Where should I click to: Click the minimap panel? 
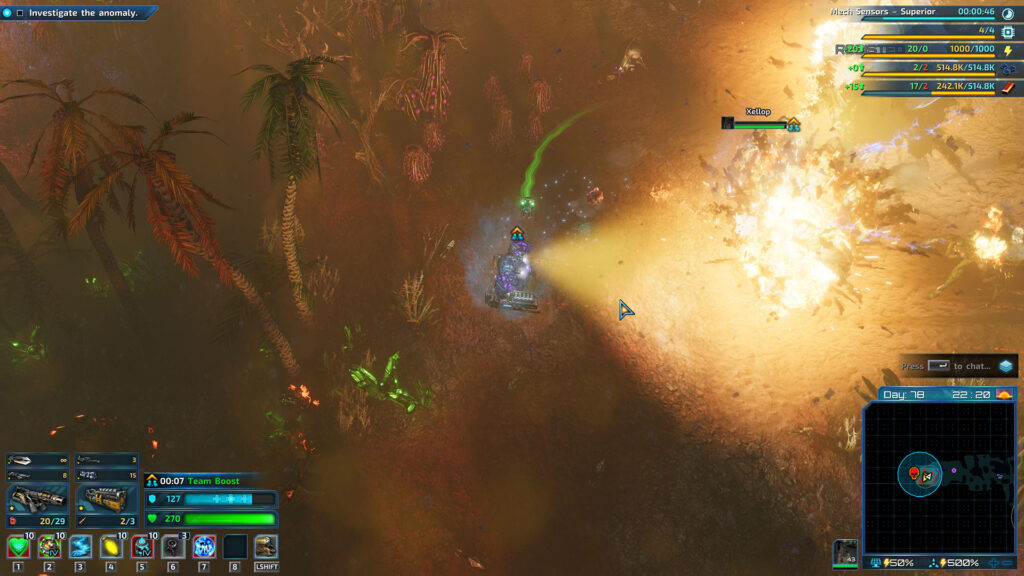click(940, 478)
